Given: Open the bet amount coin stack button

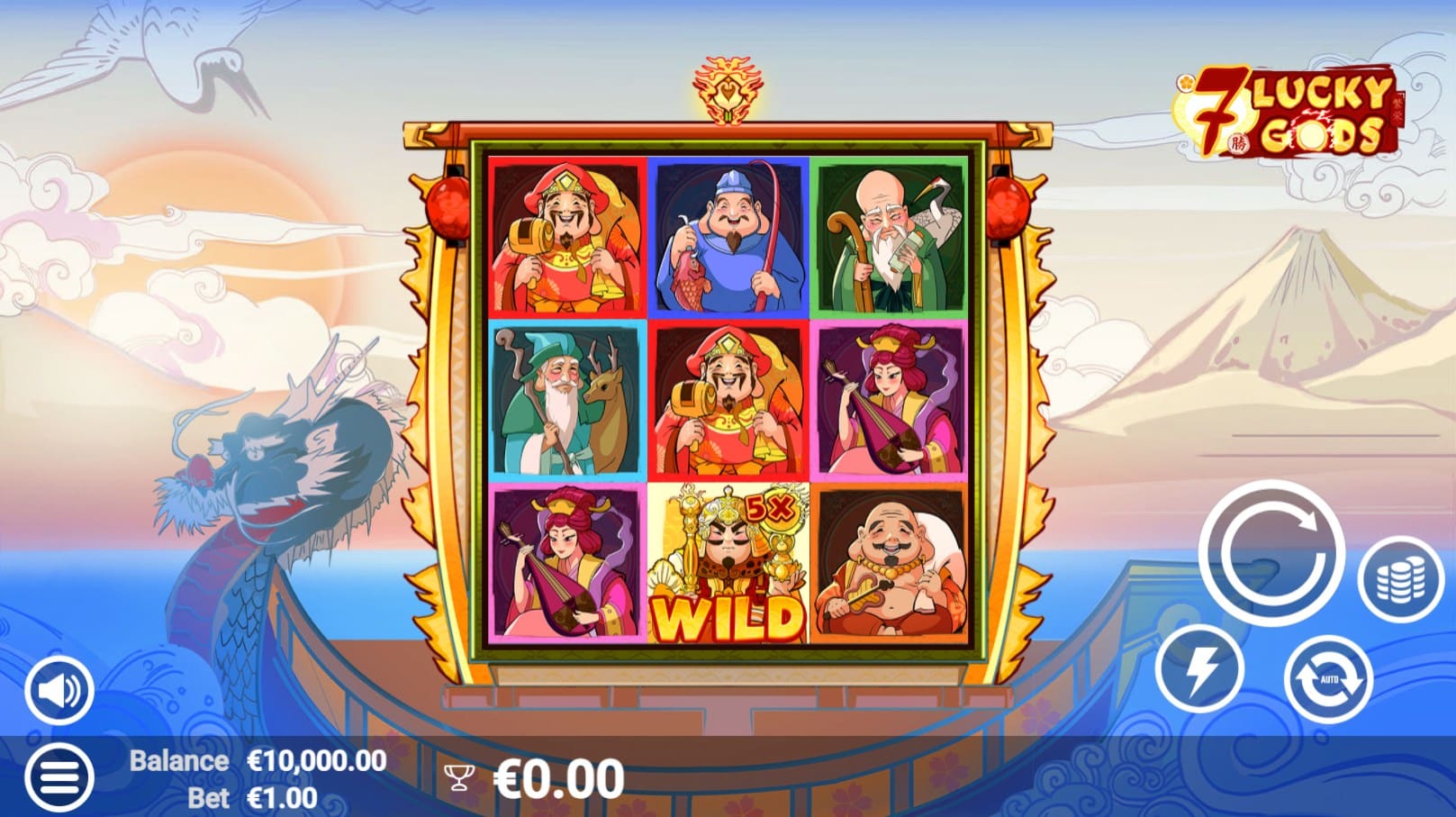Looking at the screenshot, I should click(1400, 579).
